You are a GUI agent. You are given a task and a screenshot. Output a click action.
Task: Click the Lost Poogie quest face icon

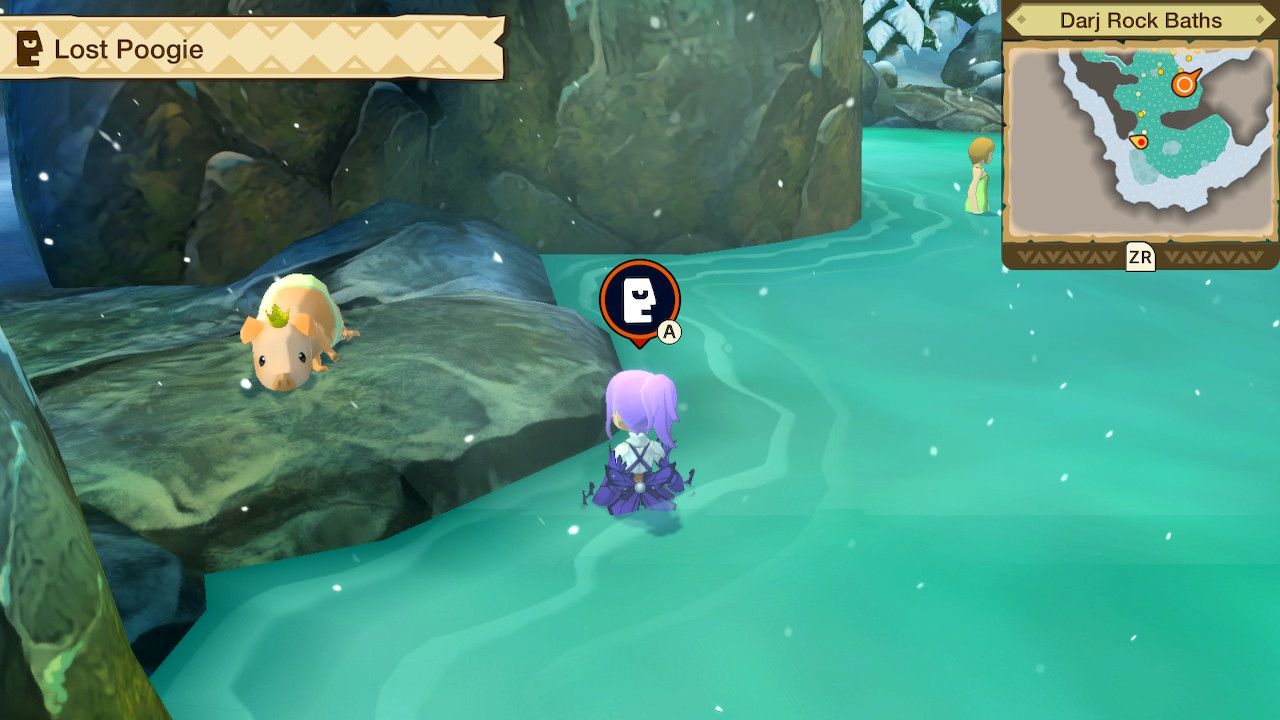point(27,48)
